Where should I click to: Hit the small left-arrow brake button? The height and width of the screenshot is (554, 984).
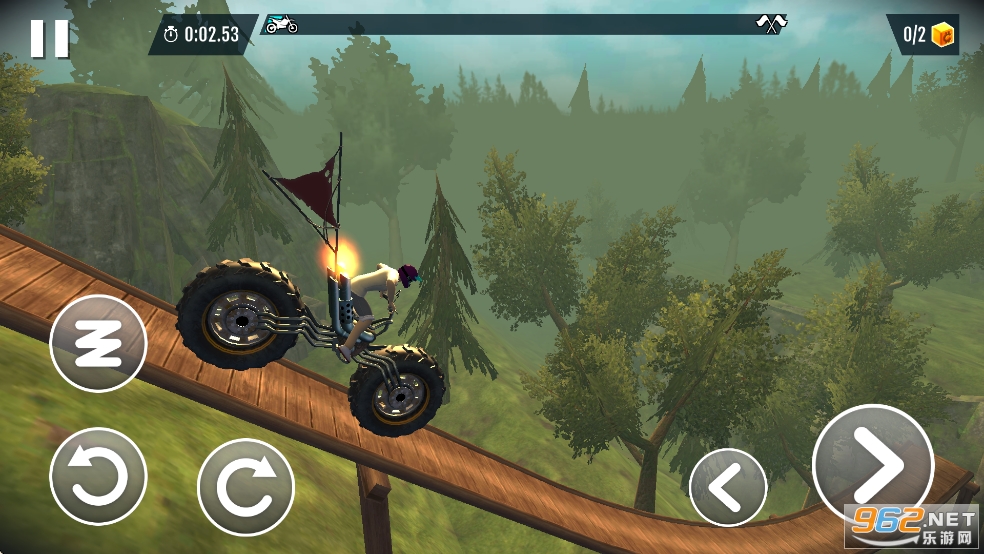pyautogui.click(x=728, y=488)
